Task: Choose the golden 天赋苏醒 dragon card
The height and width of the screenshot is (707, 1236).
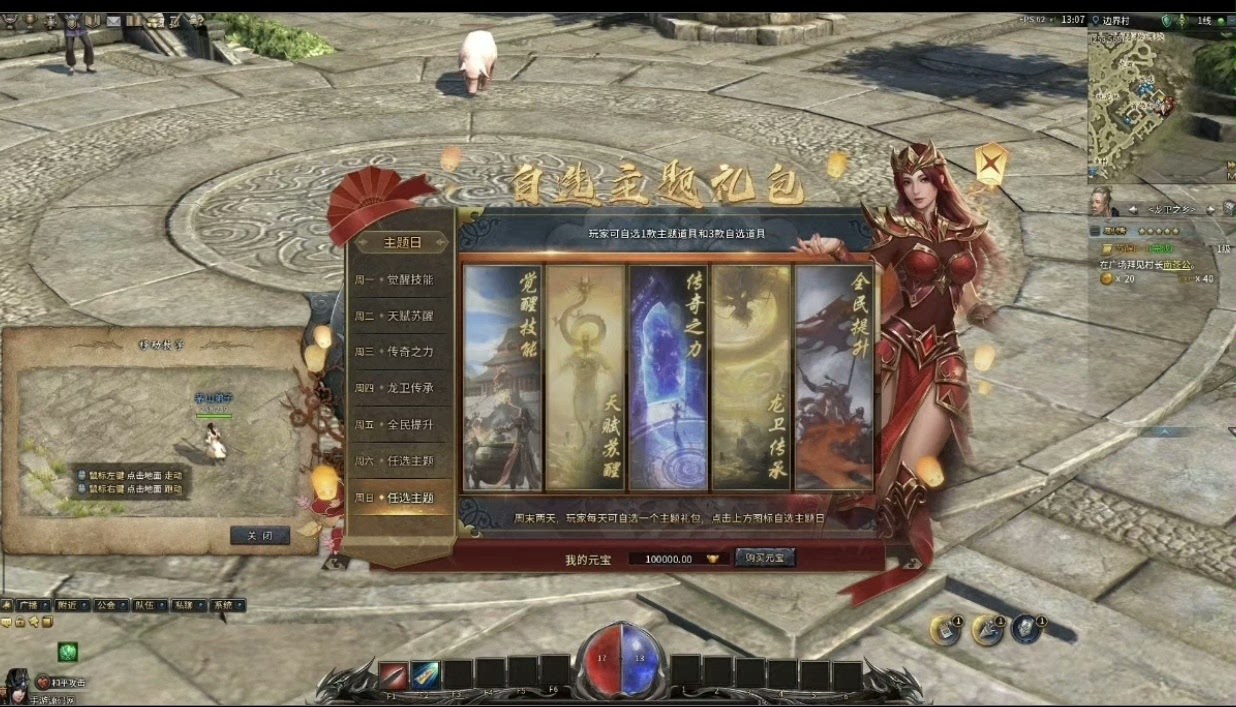Action: coord(586,378)
